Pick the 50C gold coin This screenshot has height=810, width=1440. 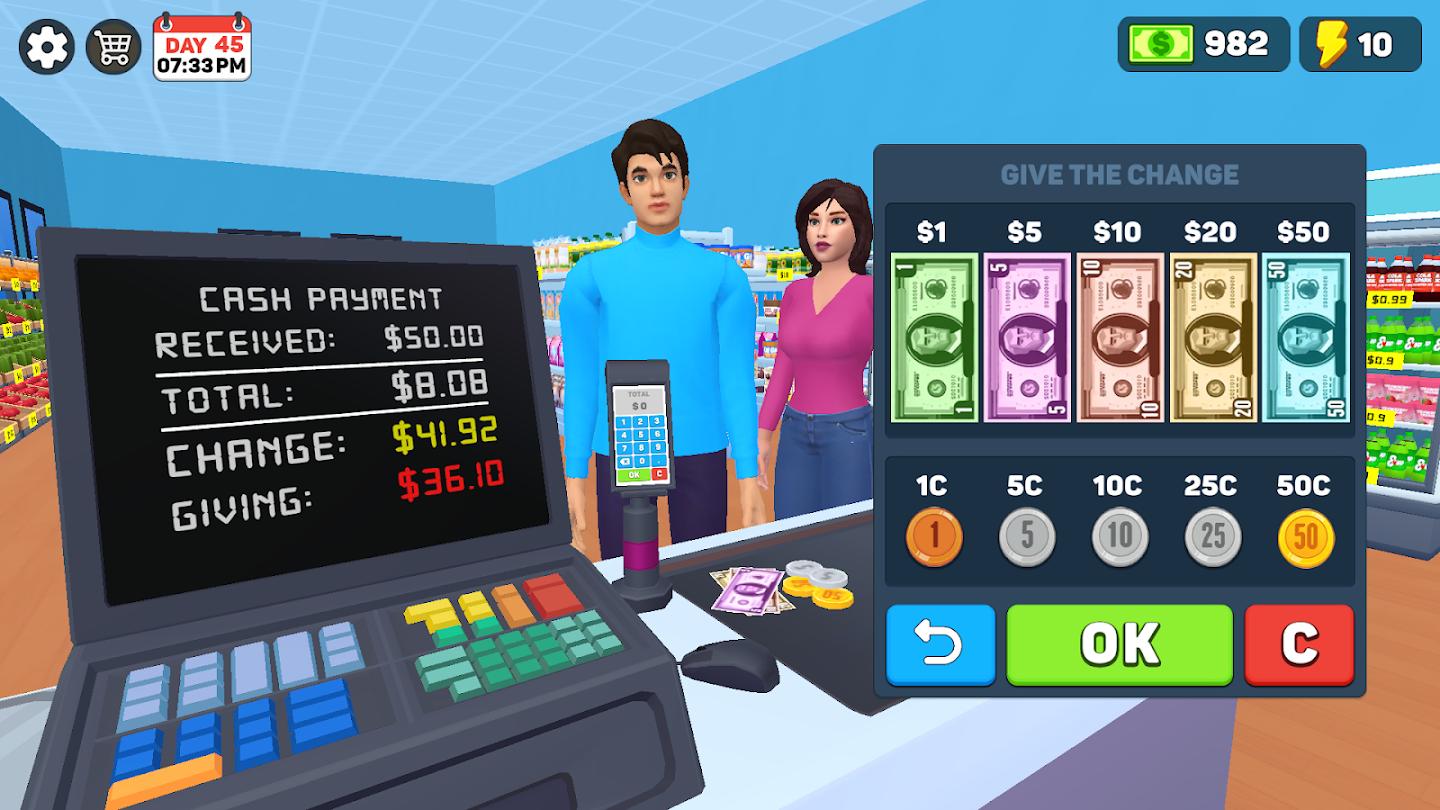[x=1303, y=536]
